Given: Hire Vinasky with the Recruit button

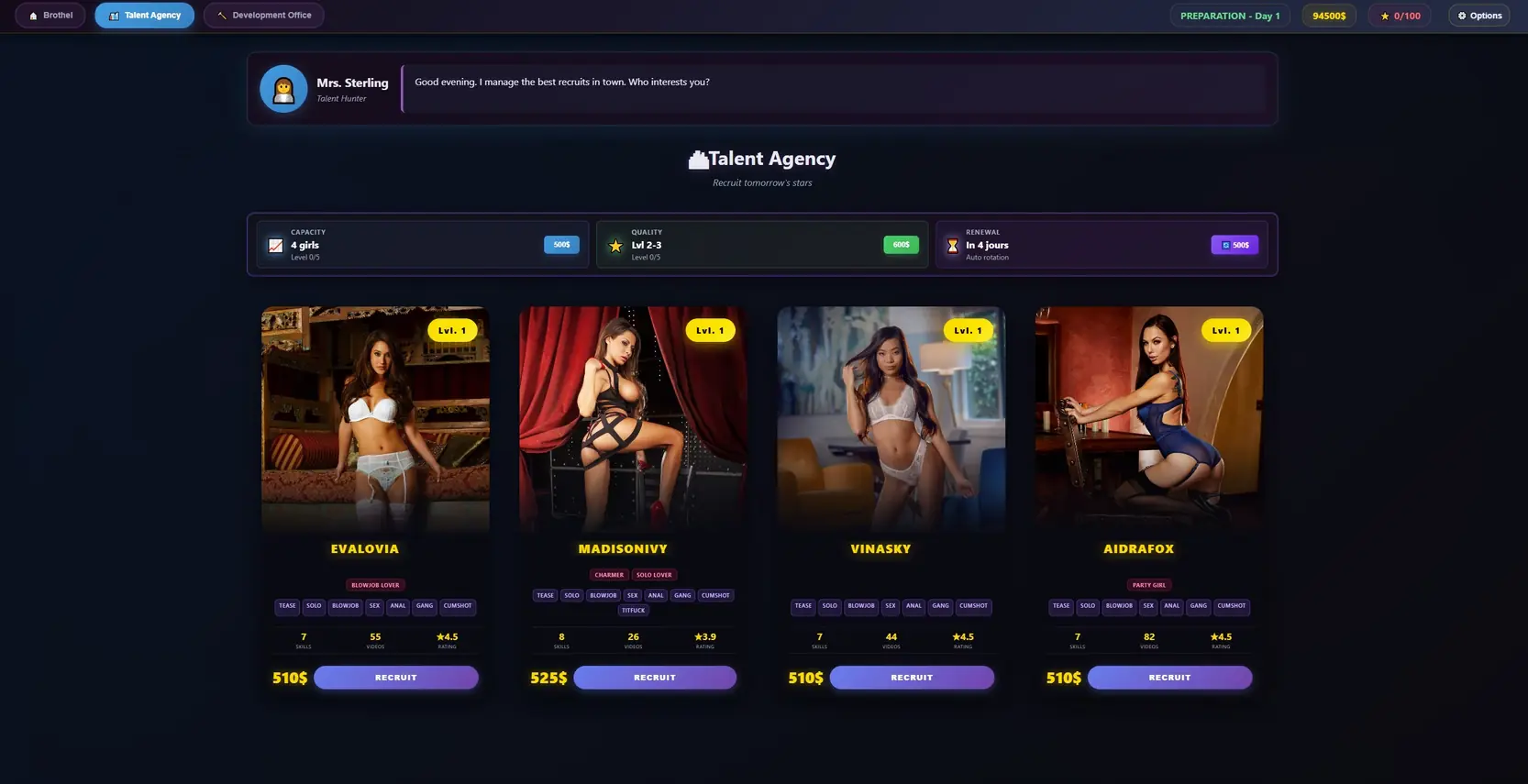Looking at the screenshot, I should click(912, 678).
